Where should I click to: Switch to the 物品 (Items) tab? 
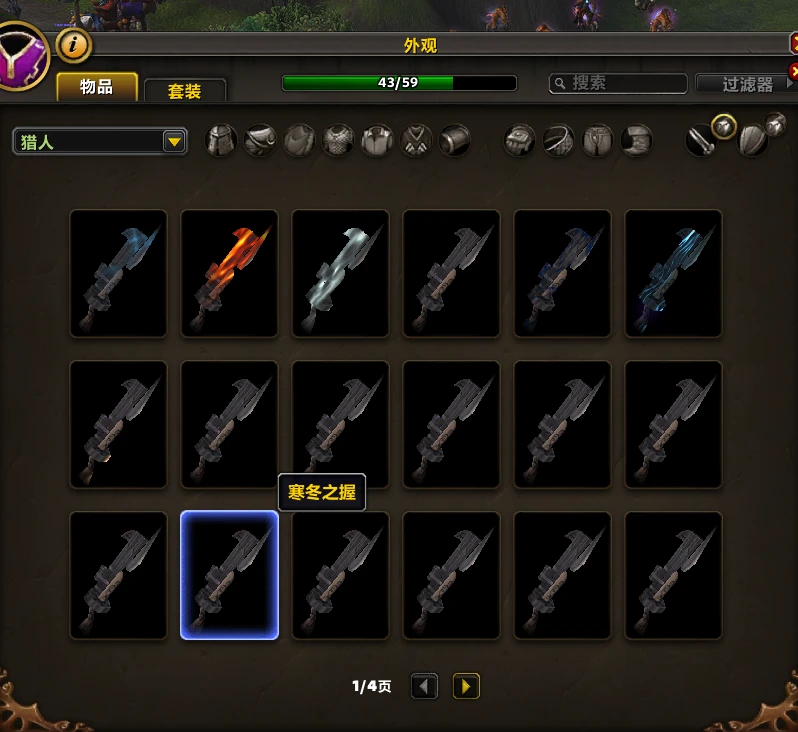(96, 87)
